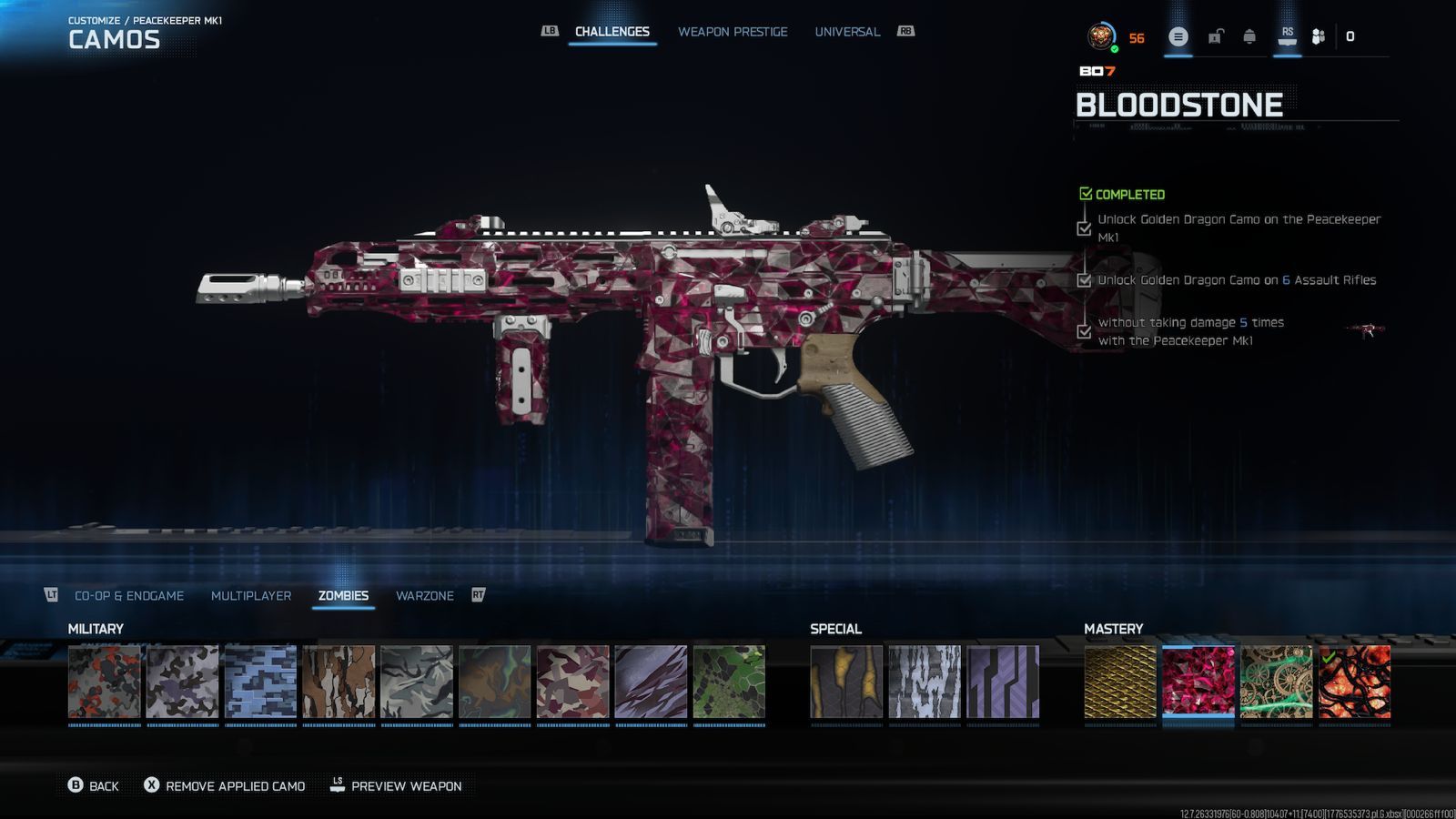Select the Zombies camo category

[x=343, y=596]
